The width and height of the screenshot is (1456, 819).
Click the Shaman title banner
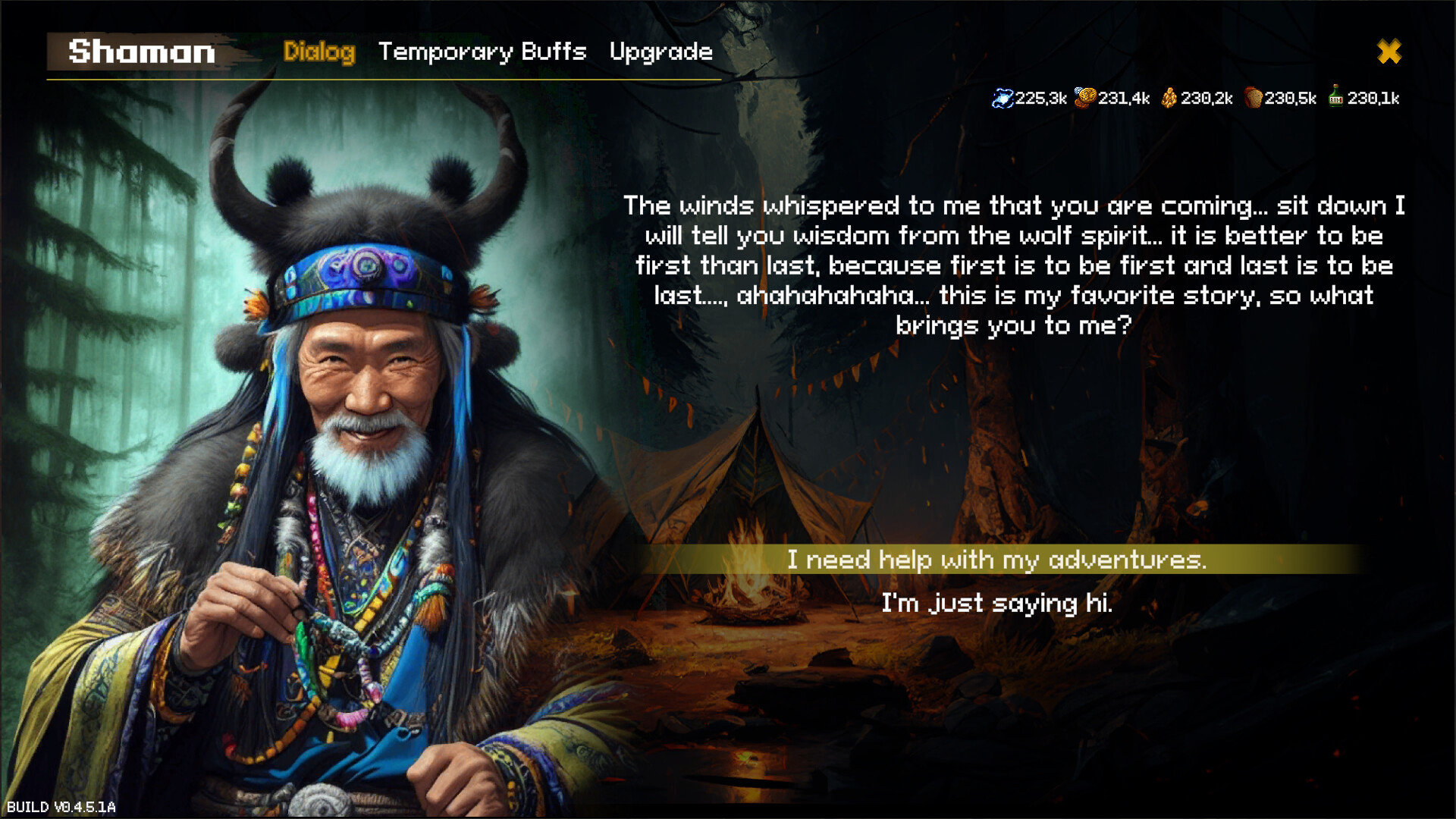(x=140, y=52)
